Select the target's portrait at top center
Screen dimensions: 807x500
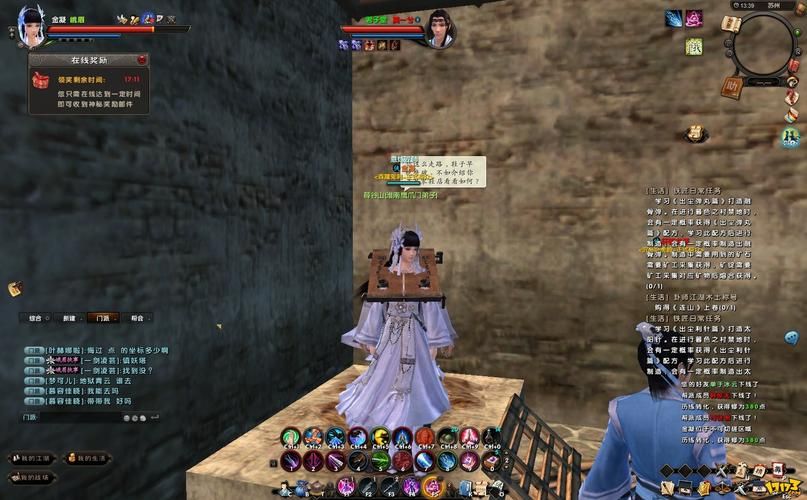tap(438, 28)
